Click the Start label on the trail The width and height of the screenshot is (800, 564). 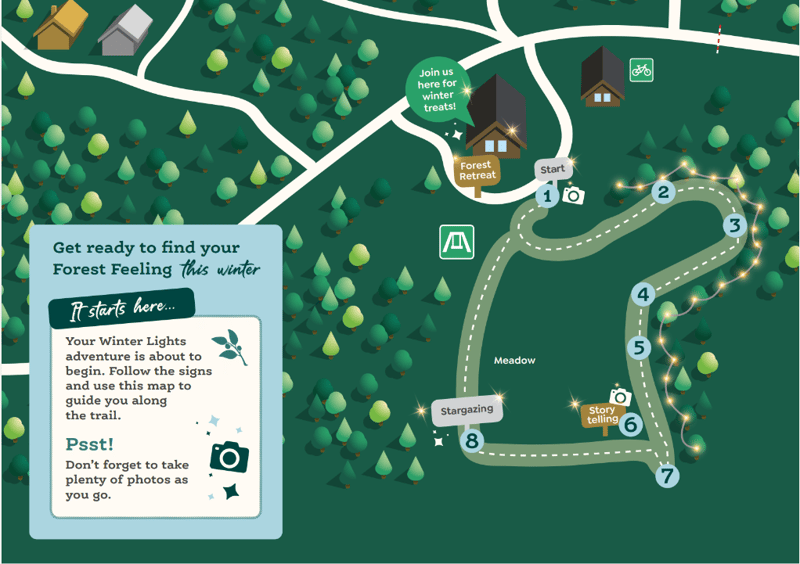[x=552, y=170]
